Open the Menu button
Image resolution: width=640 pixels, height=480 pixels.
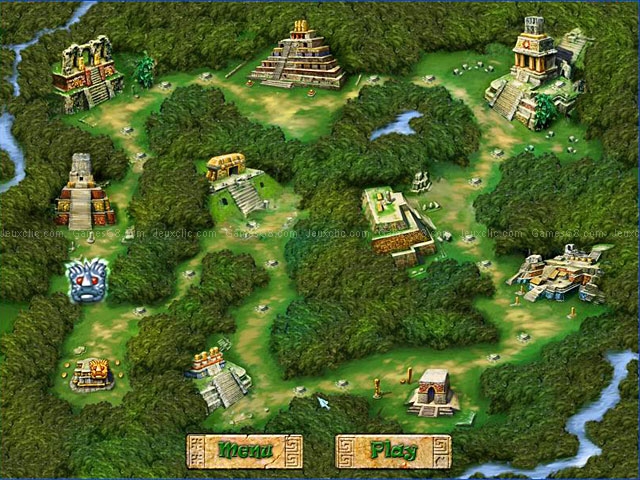click(243, 449)
